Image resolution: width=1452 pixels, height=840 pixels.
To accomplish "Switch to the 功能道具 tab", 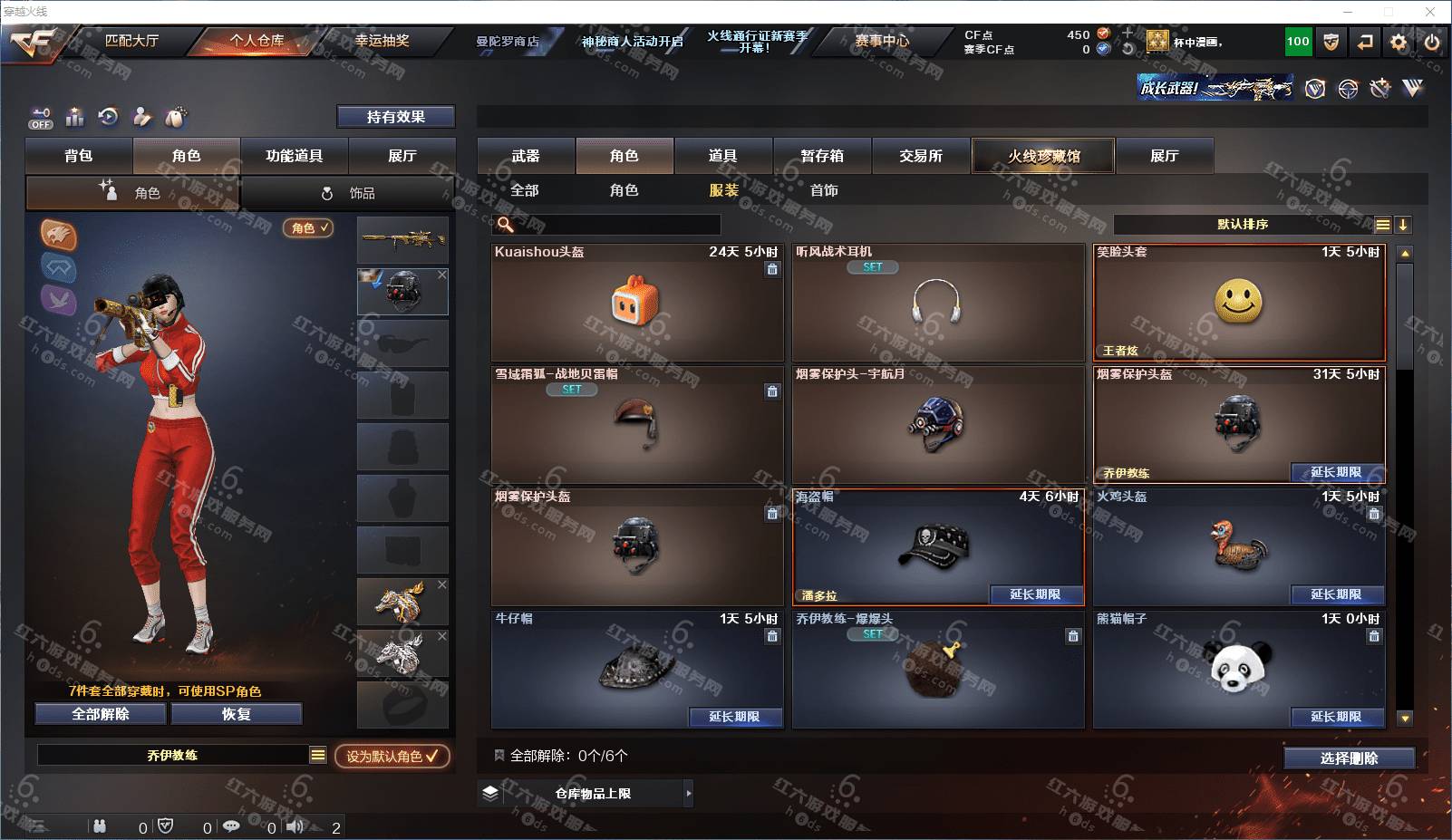I will pos(294,156).
